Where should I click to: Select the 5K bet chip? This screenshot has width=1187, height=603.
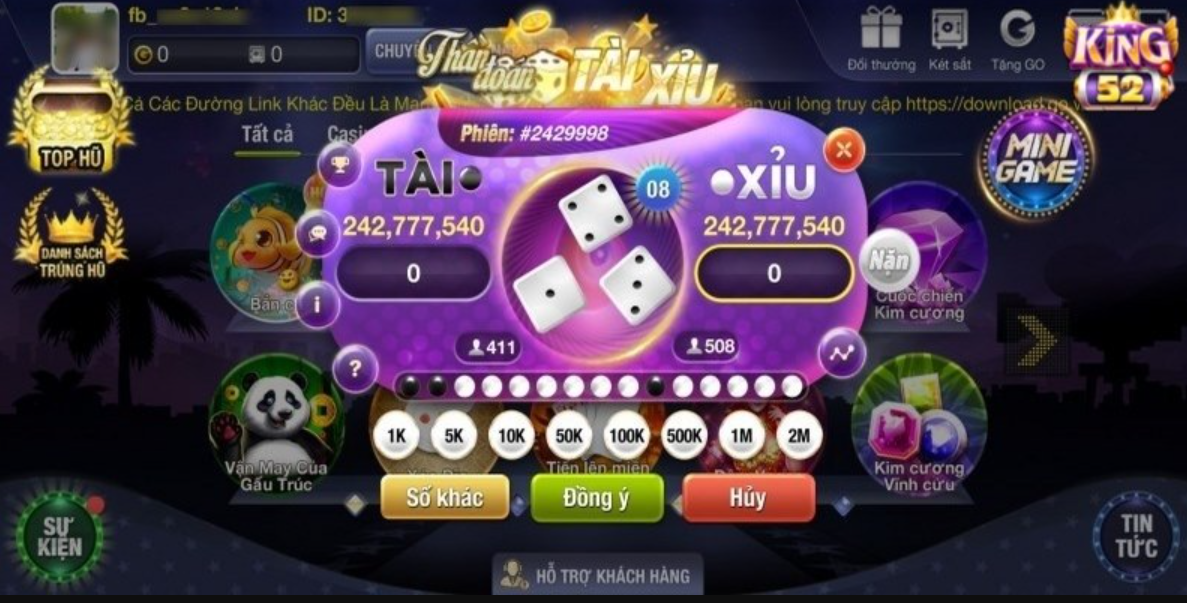pyautogui.click(x=454, y=436)
